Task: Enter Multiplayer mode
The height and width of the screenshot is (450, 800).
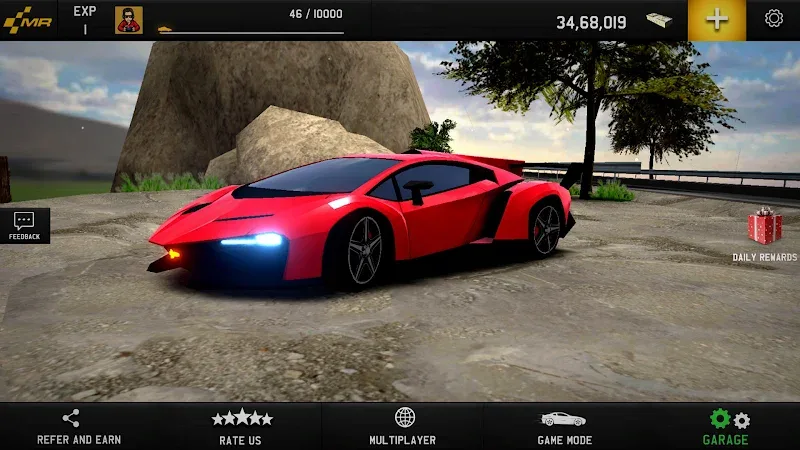Action: click(404, 427)
